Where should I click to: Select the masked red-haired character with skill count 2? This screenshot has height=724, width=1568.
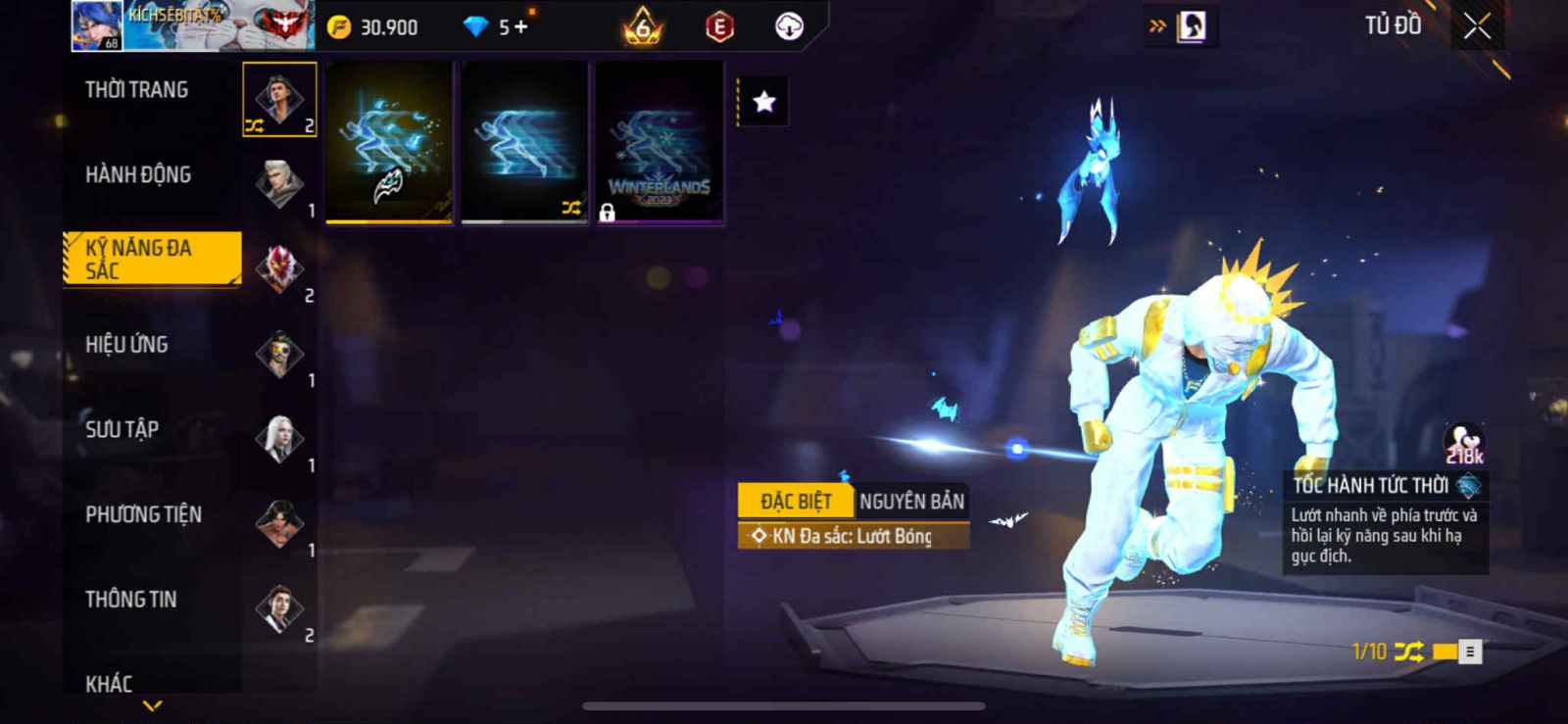[280, 269]
